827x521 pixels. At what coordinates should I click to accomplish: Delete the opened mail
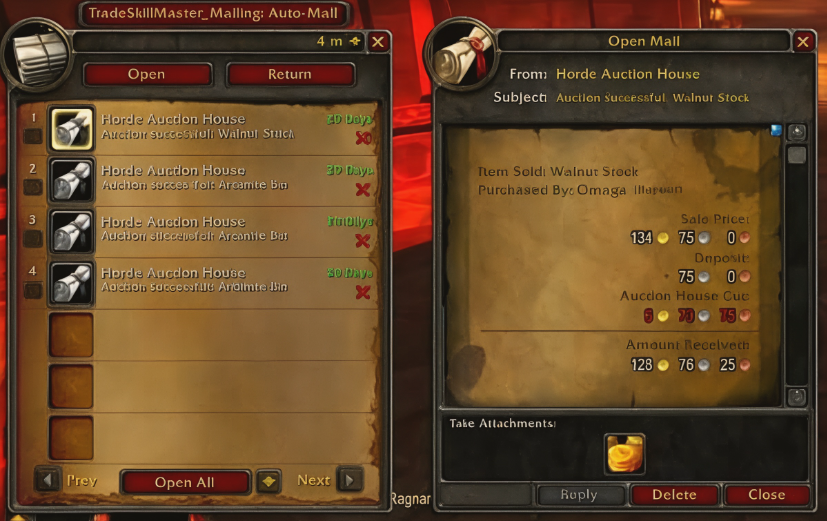[674, 494]
